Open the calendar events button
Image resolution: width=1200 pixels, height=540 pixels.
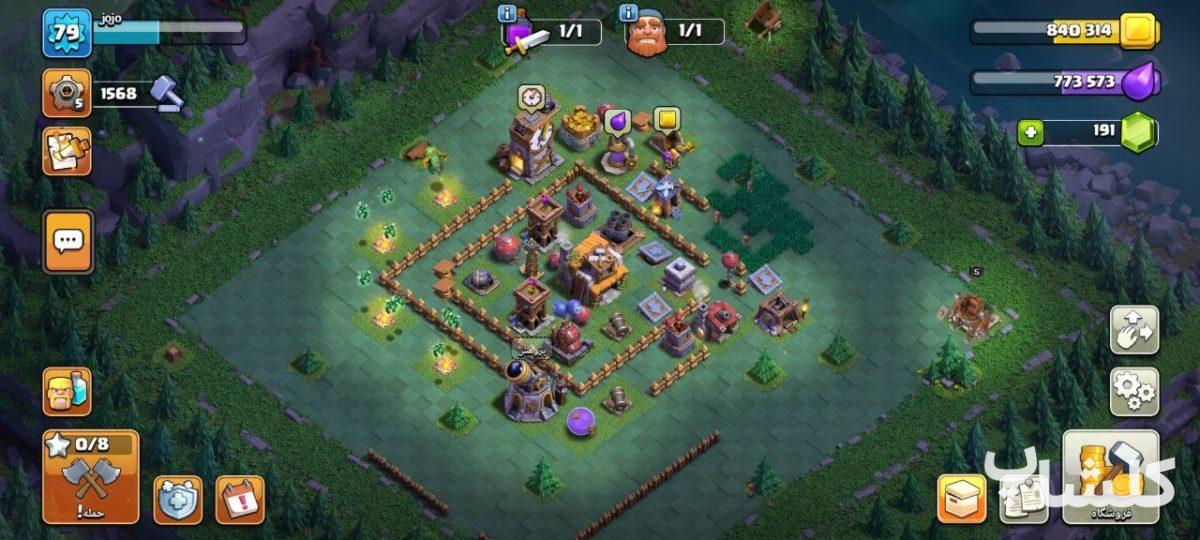coord(240,499)
